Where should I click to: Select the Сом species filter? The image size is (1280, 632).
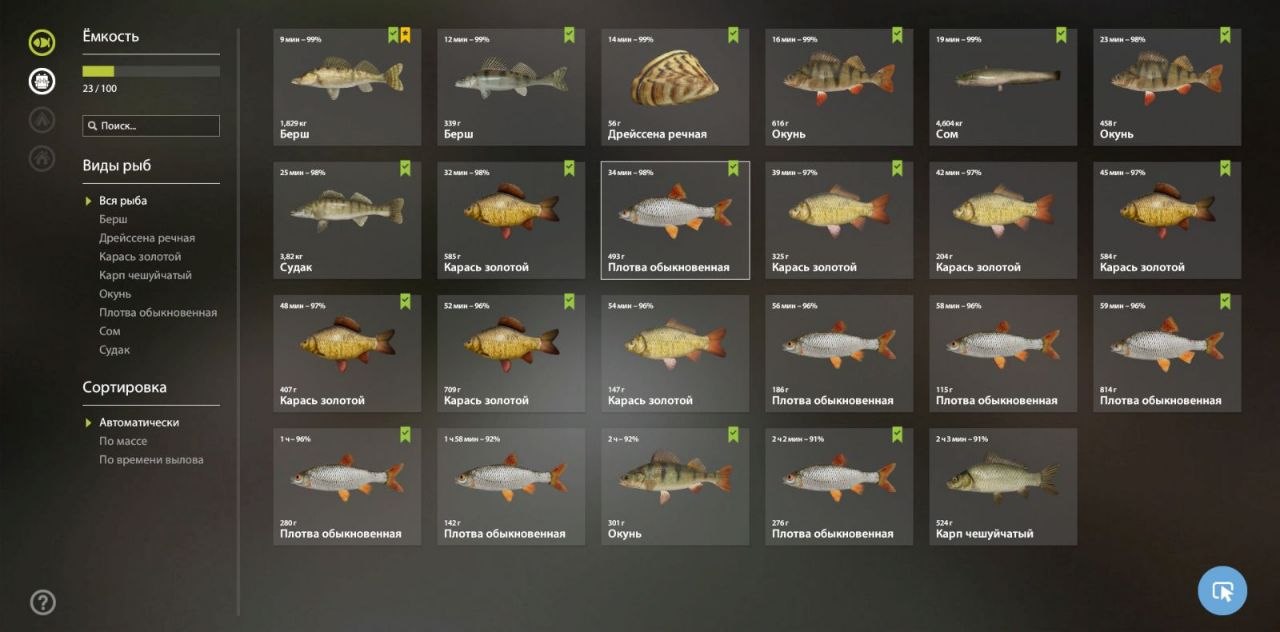pos(109,331)
